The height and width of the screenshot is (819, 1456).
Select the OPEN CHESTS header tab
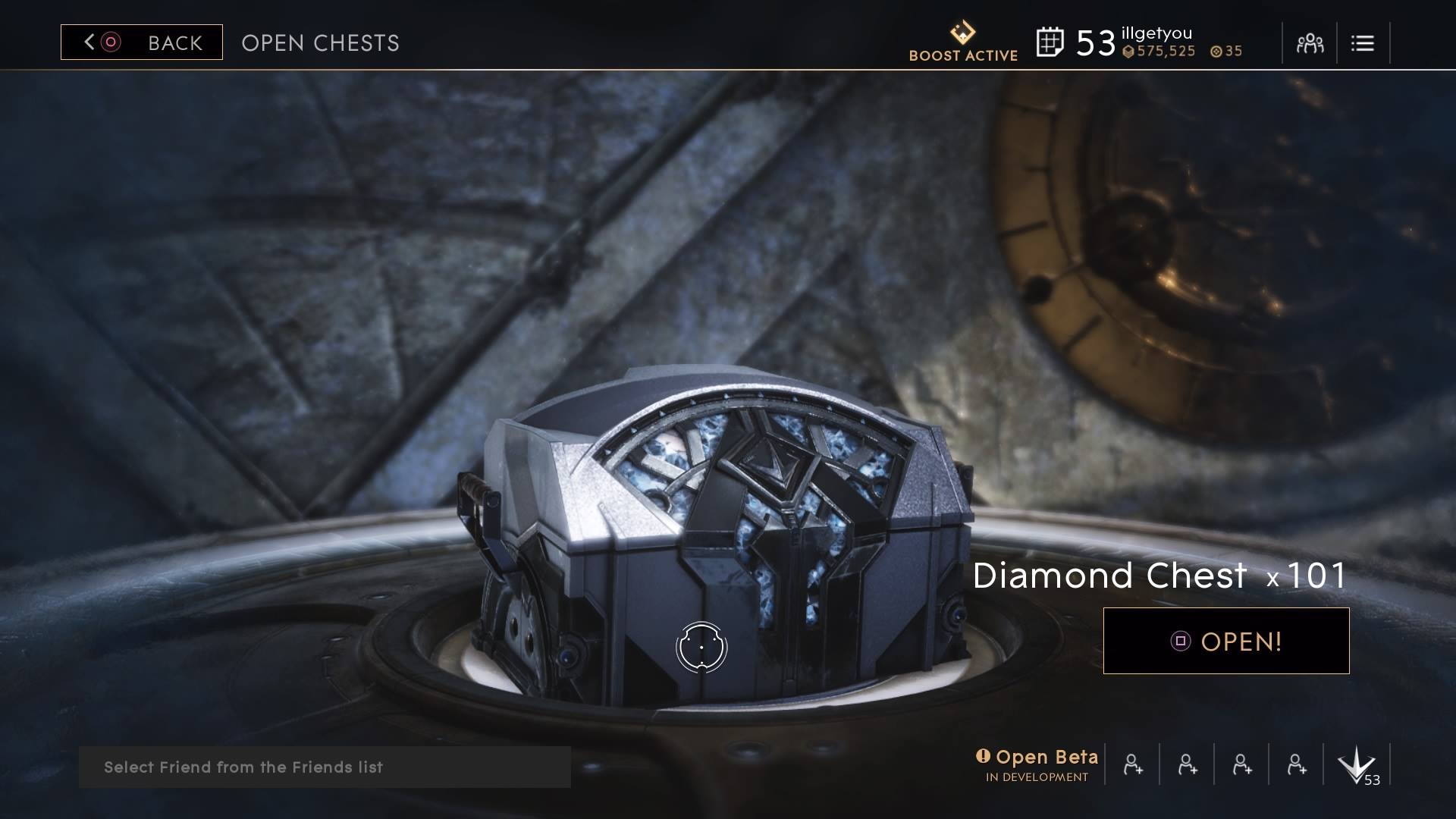coord(319,43)
